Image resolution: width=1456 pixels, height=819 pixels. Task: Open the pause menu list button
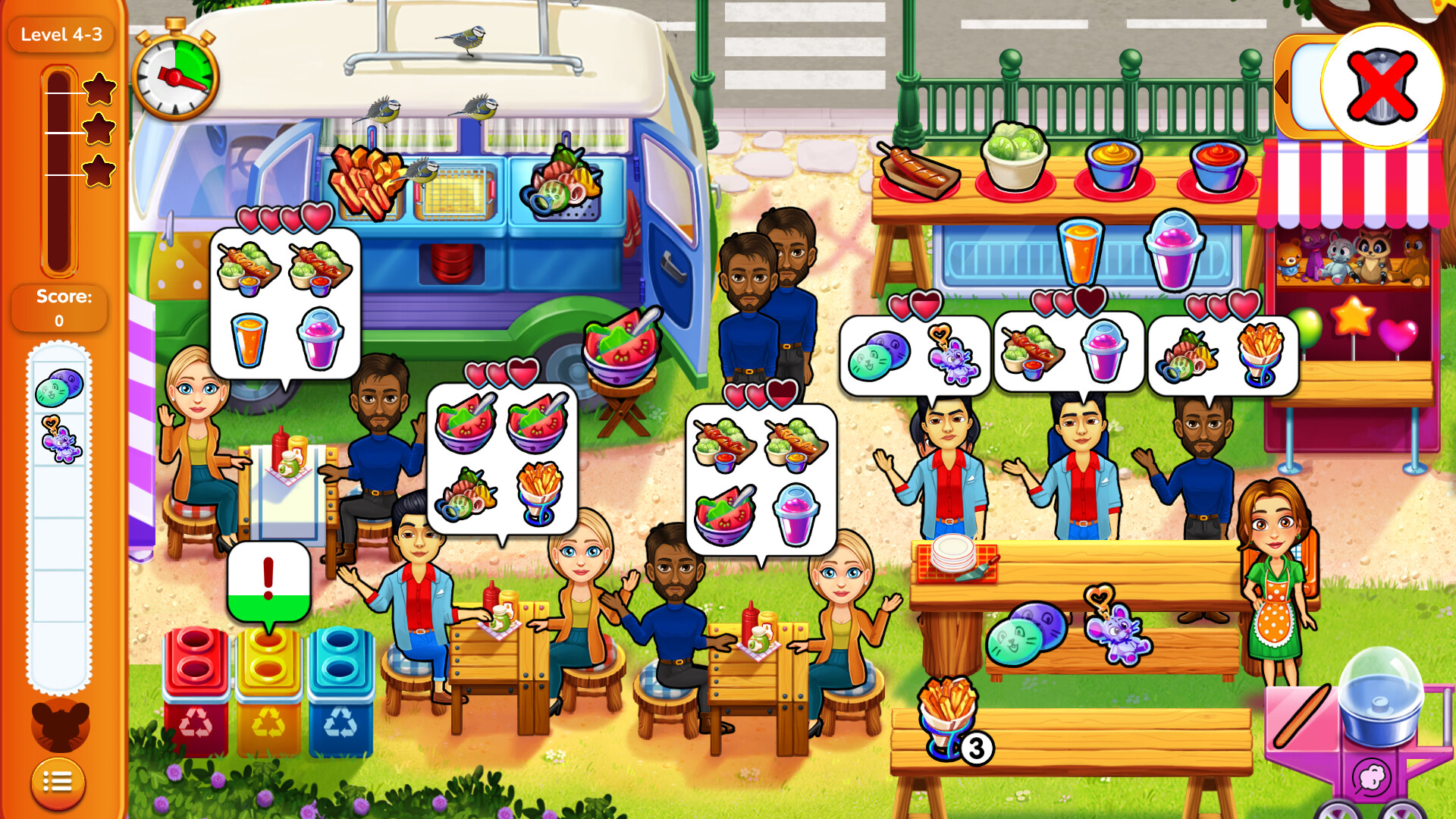coord(59,782)
